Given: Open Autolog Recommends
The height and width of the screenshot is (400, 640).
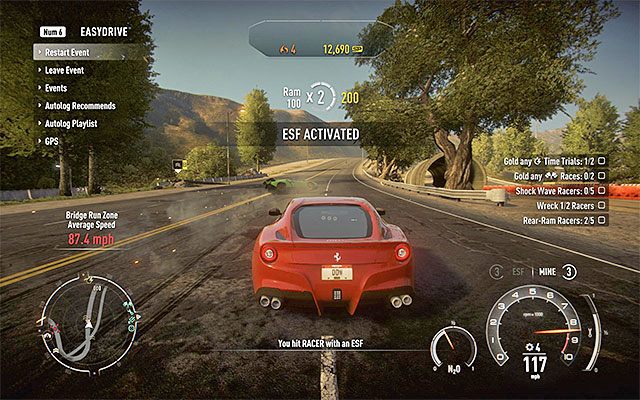Looking at the screenshot, I should [x=80, y=105].
